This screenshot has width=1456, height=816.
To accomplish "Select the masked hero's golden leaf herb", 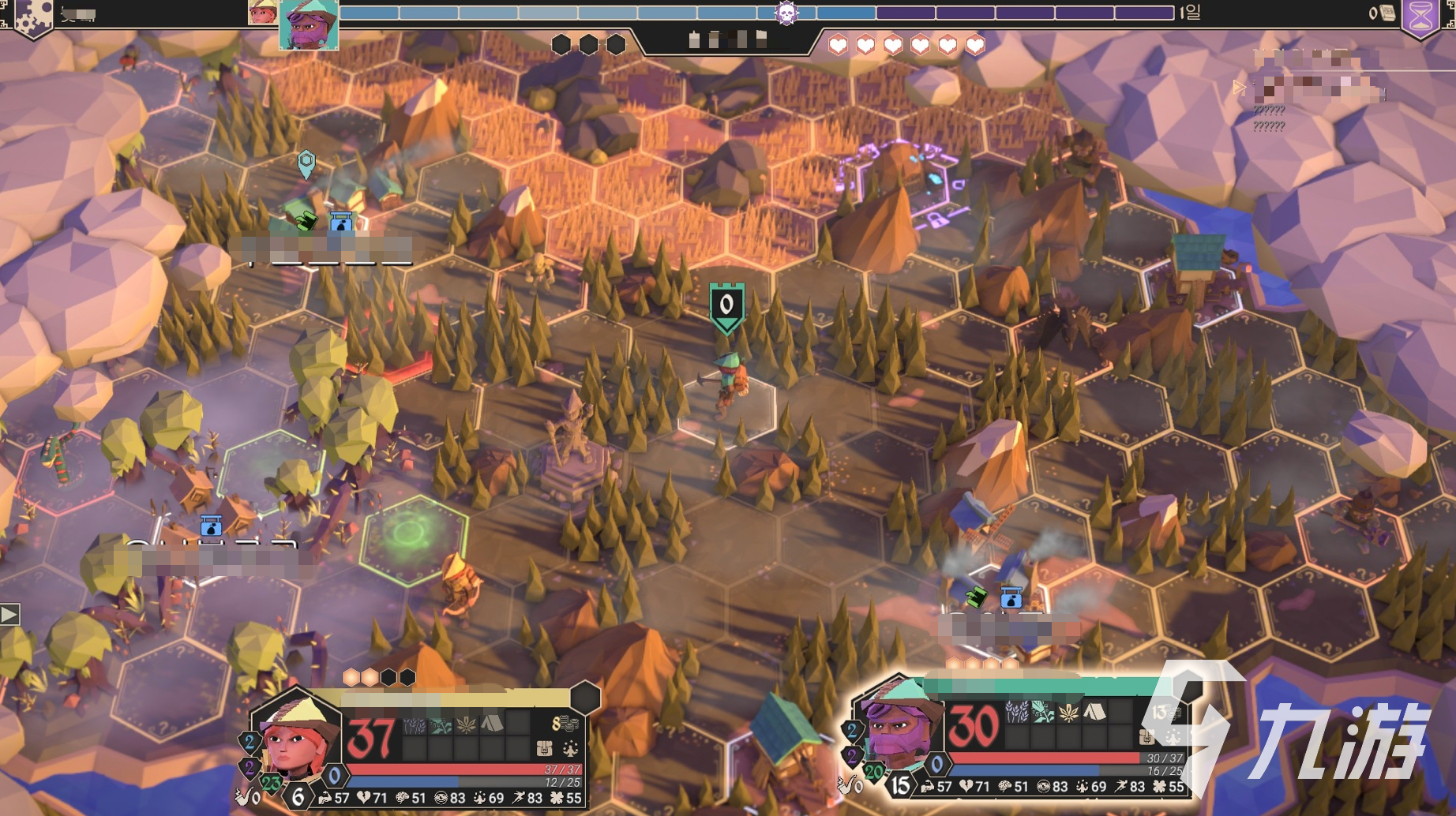I will pyautogui.click(x=1068, y=713).
